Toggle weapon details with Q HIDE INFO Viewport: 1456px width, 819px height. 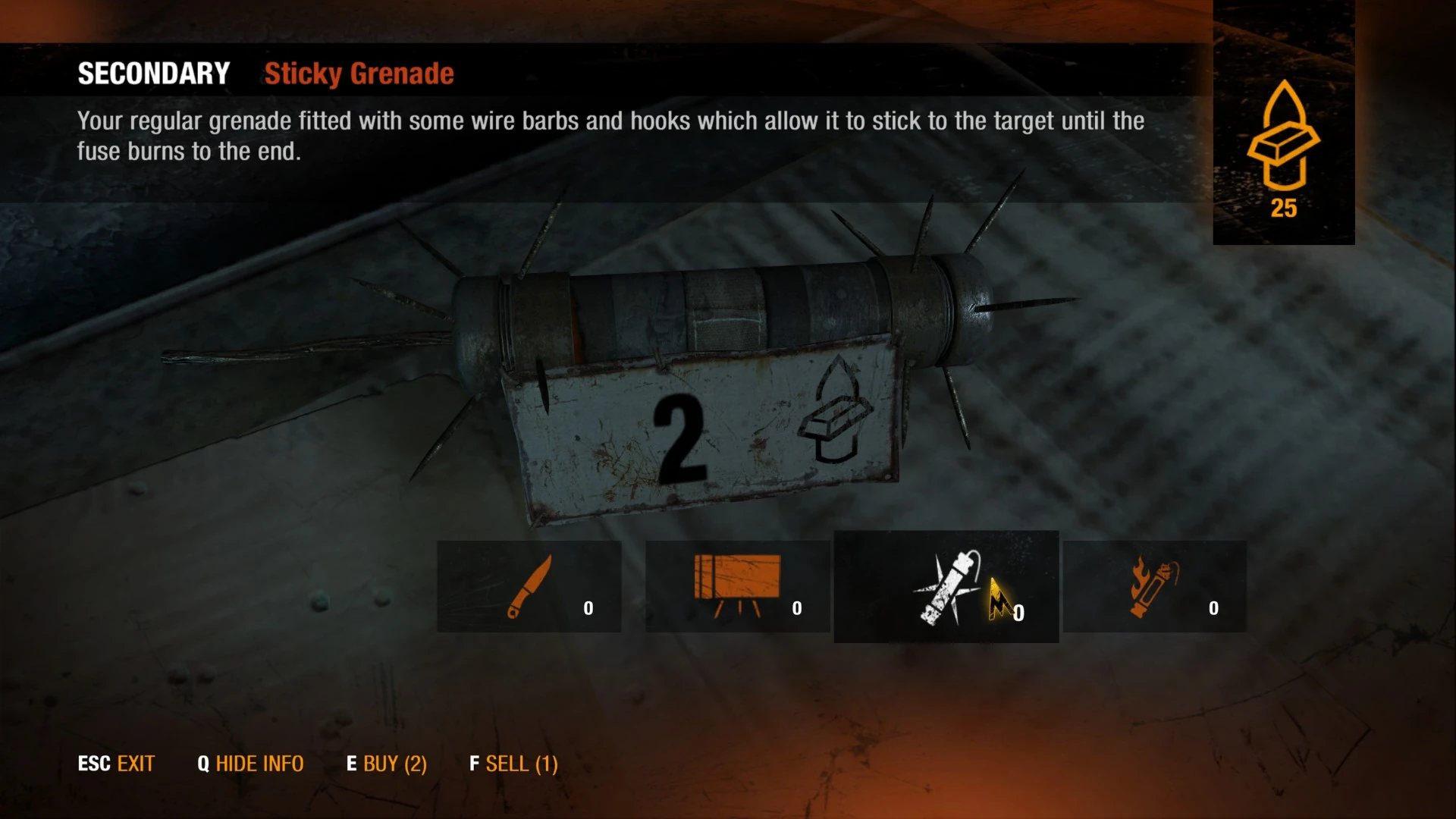point(250,764)
